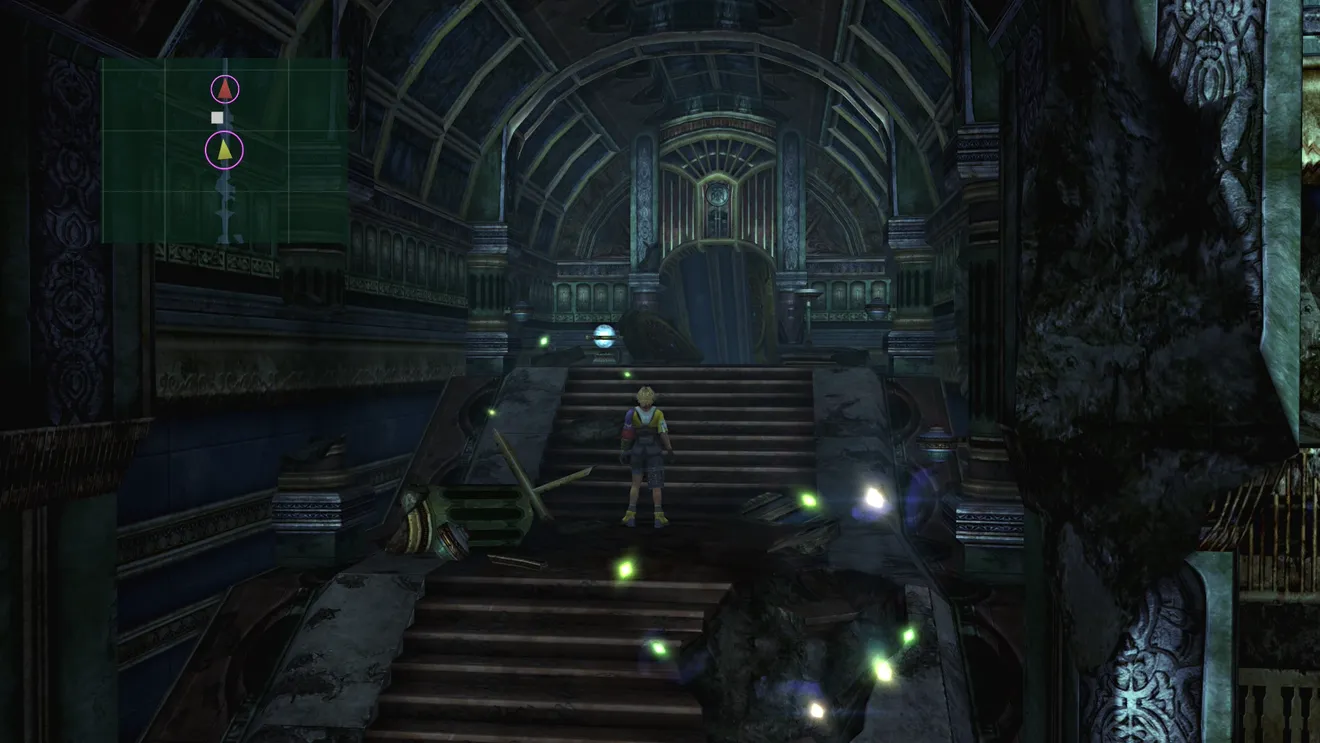
Task: Click the white square marker on minimap
Action: pos(217,118)
